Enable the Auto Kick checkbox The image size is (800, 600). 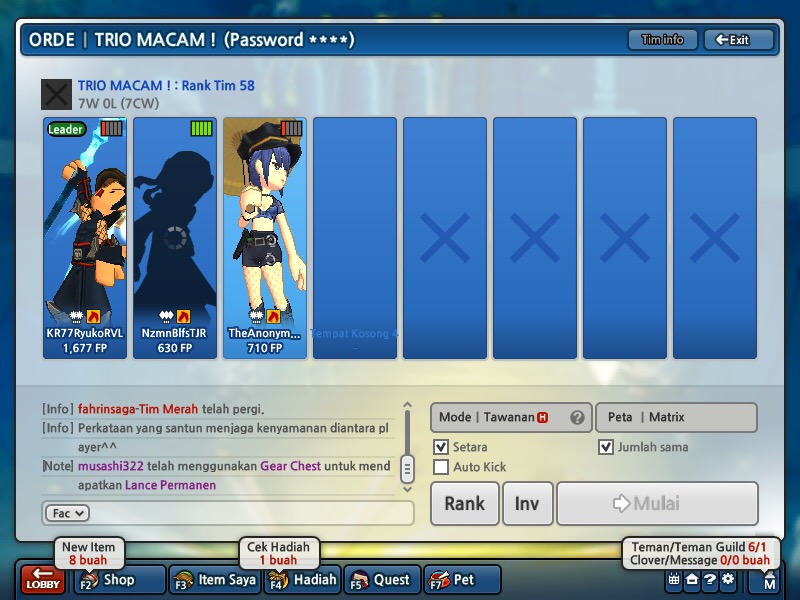441,467
